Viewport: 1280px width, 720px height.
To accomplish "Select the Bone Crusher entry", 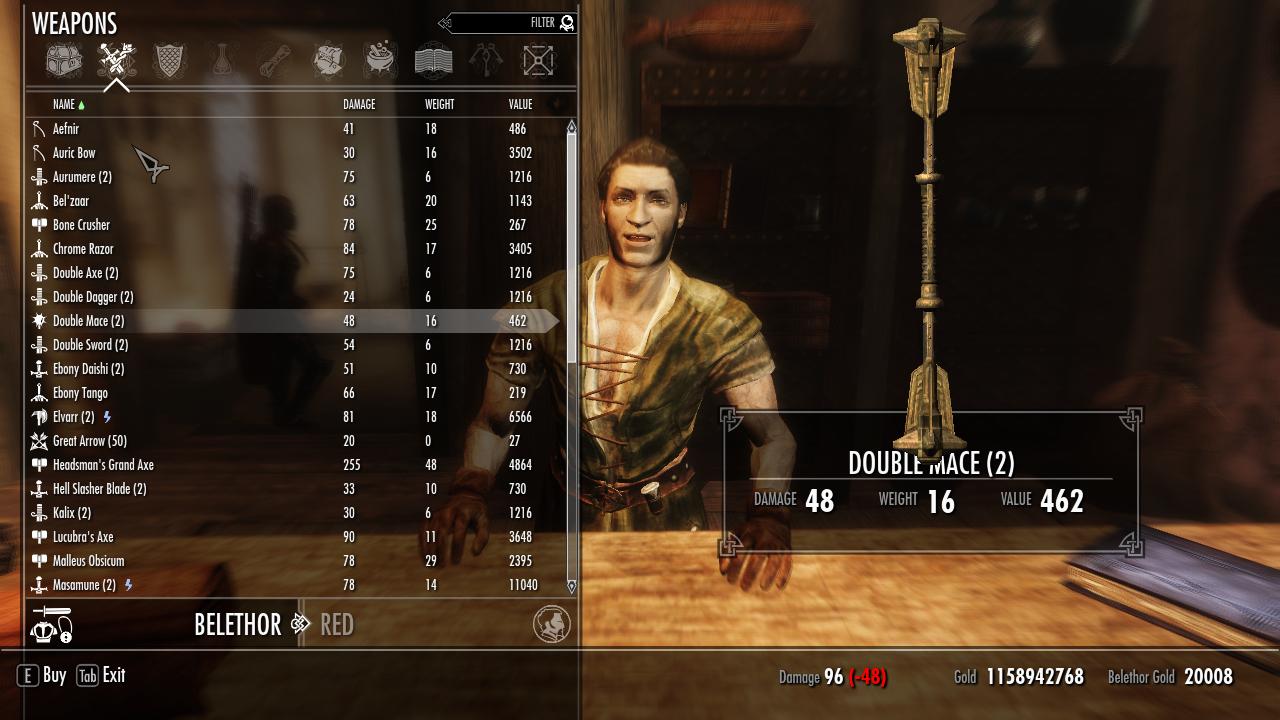I will (x=81, y=225).
